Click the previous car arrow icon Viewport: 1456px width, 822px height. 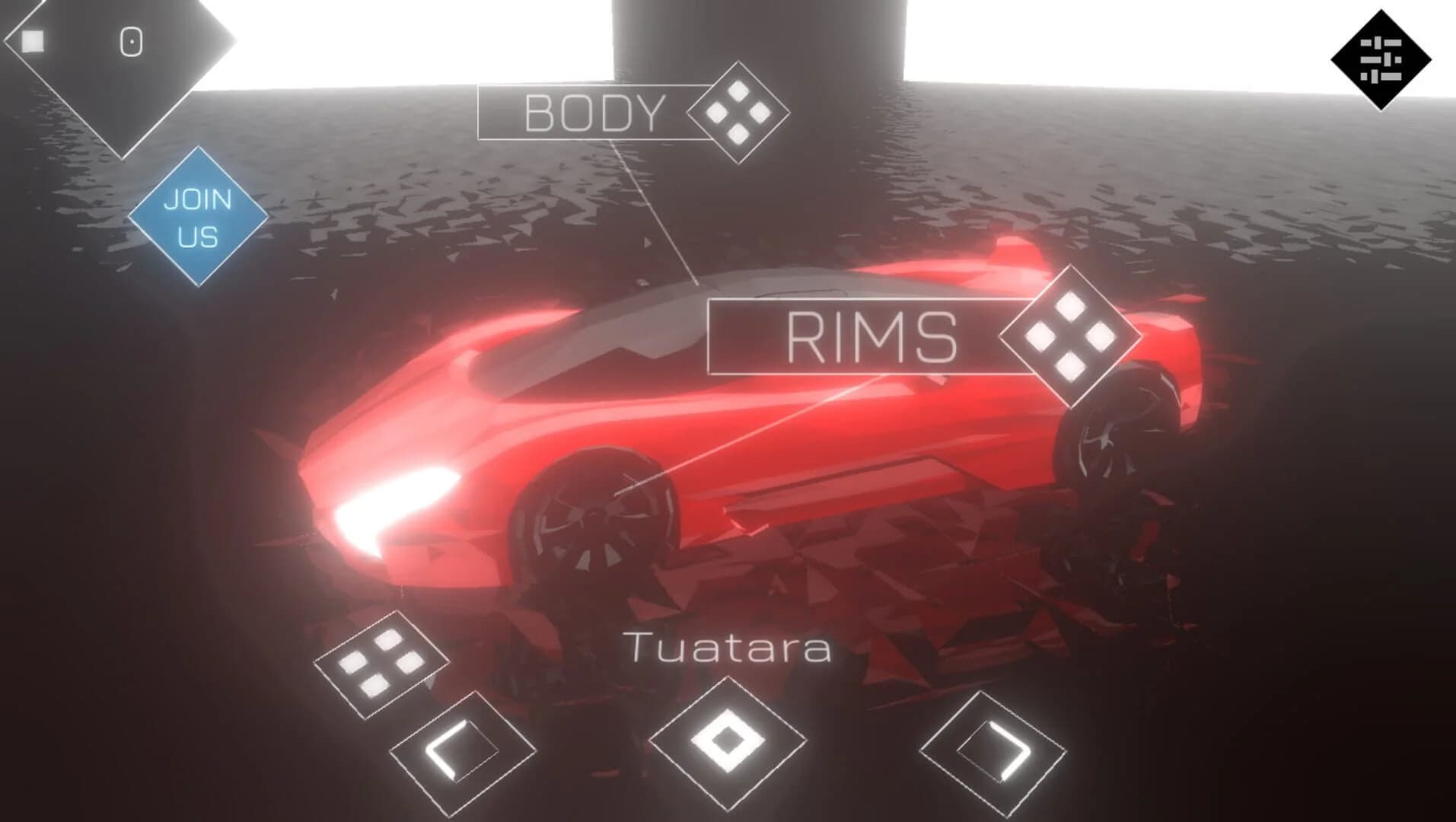[460, 751]
